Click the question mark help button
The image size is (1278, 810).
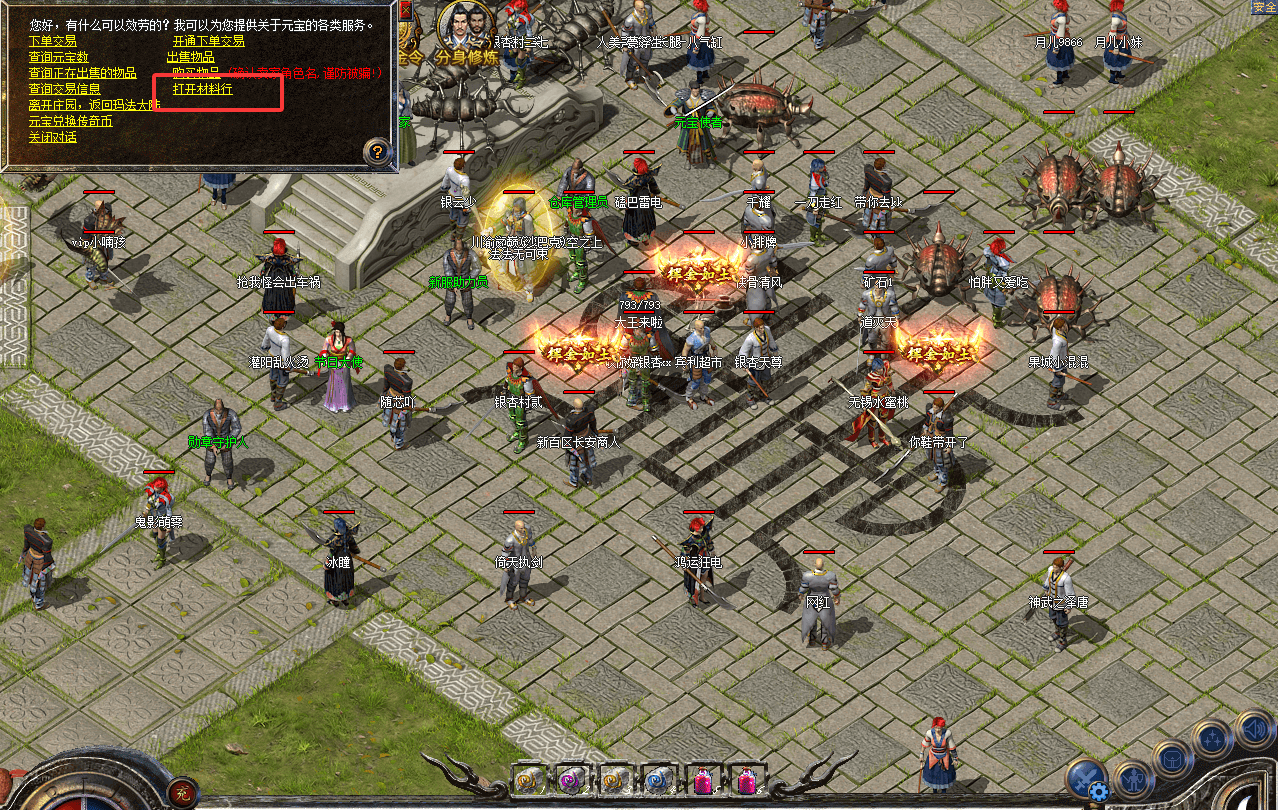(x=377, y=152)
